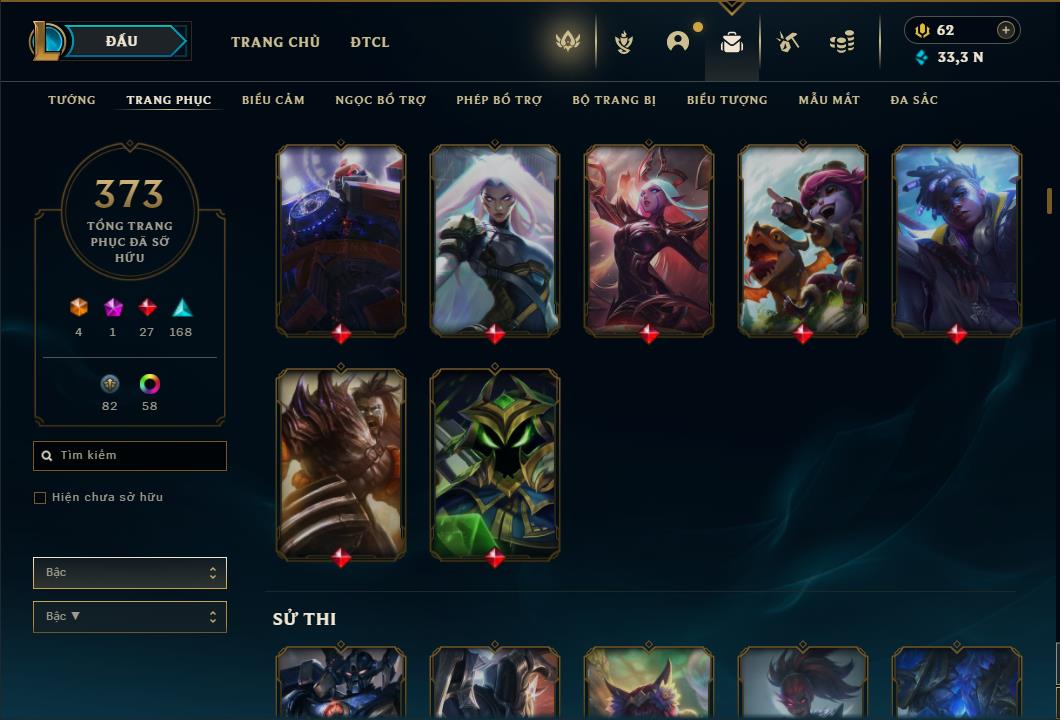The height and width of the screenshot is (720, 1060).
Task: Switch to the TƯỚNG tab
Action: click(72, 100)
